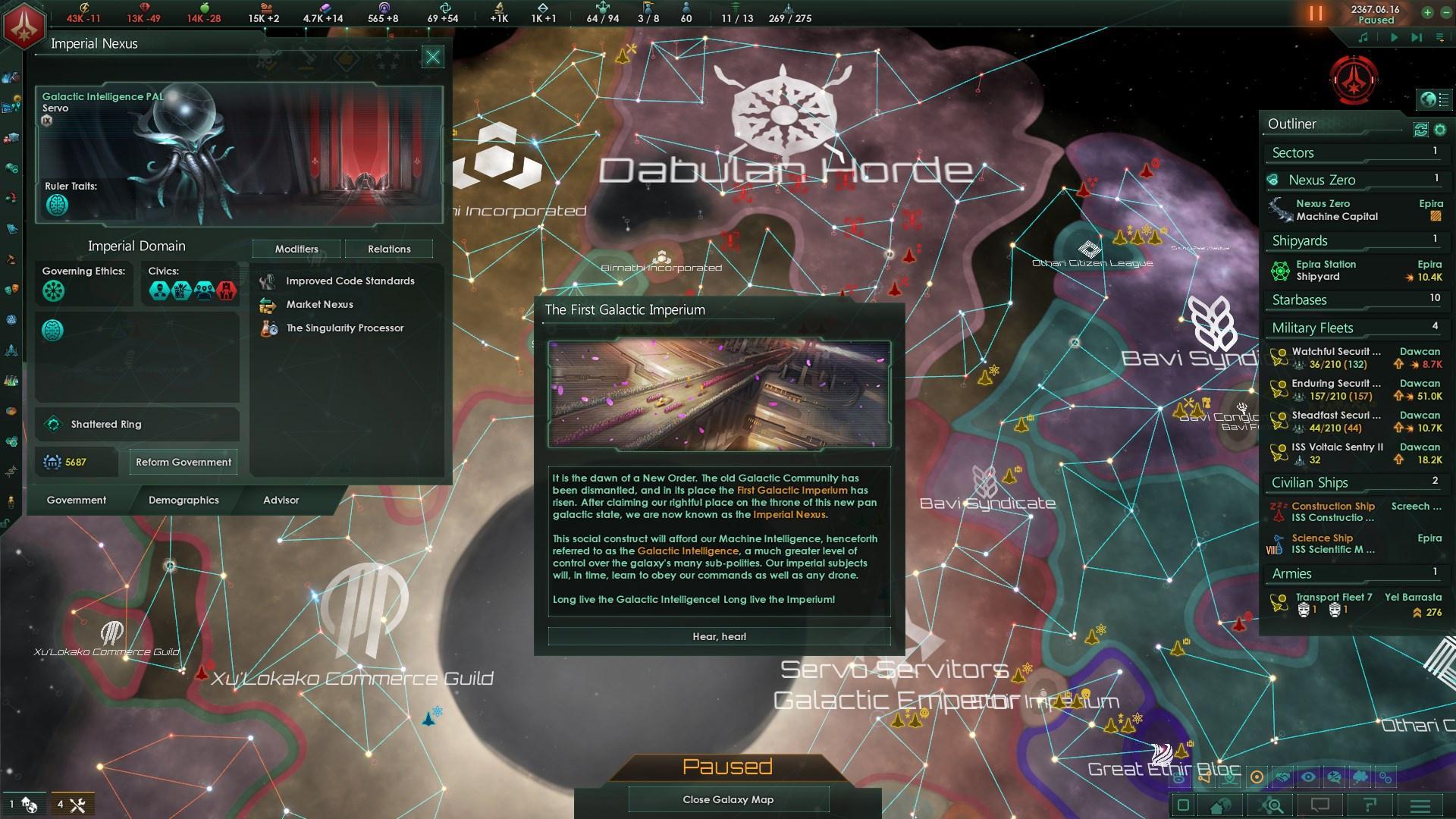Open the Relations tab in Imperial Nexus window
This screenshot has width=1456, height=819.
(389, 249)
